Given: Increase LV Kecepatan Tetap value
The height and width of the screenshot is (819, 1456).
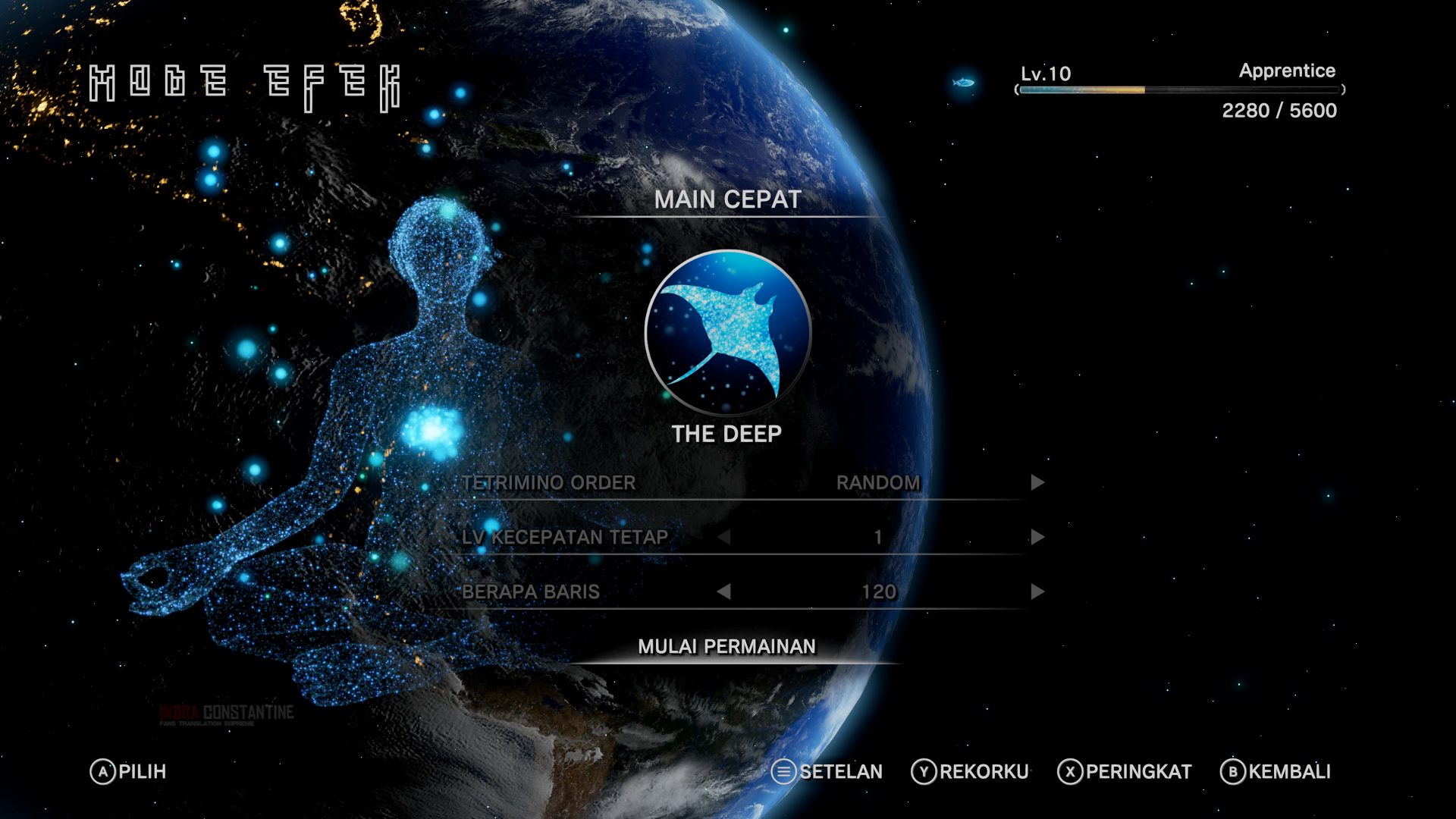Looking at the screenshot, I should (1037, 538).
